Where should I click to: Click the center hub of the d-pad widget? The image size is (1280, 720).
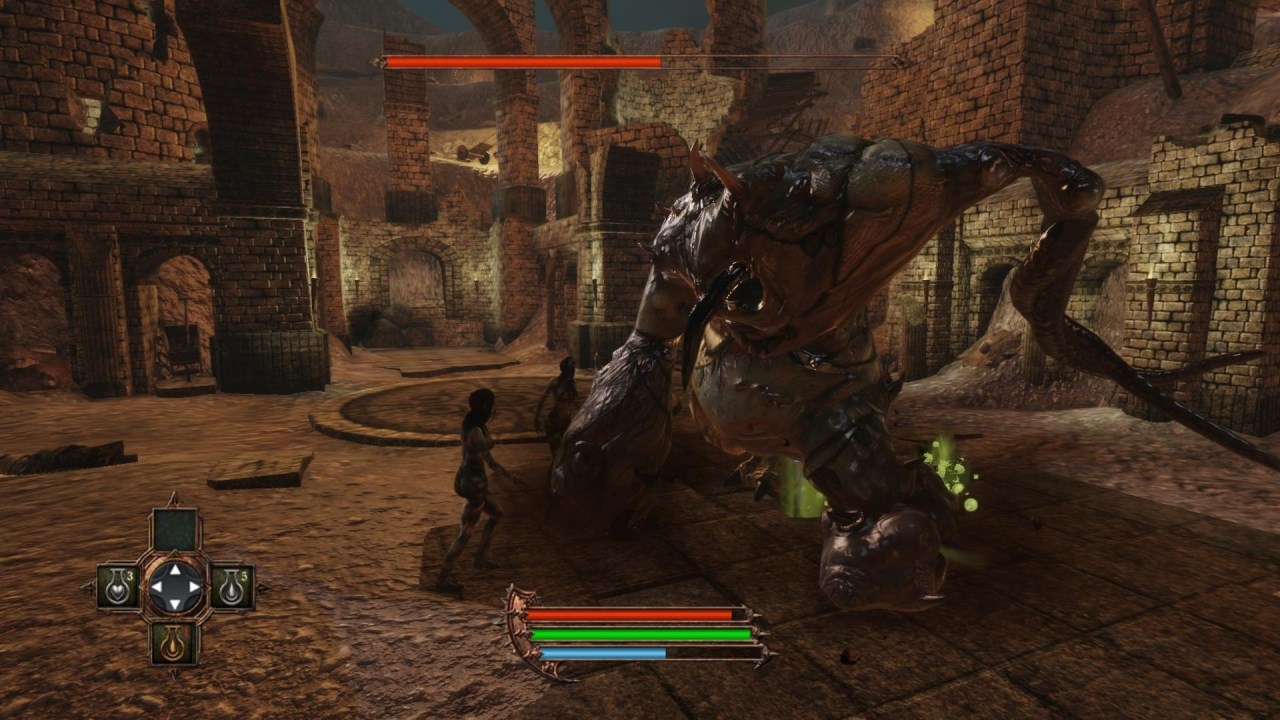pyautogui.click(x=175, y=588)
